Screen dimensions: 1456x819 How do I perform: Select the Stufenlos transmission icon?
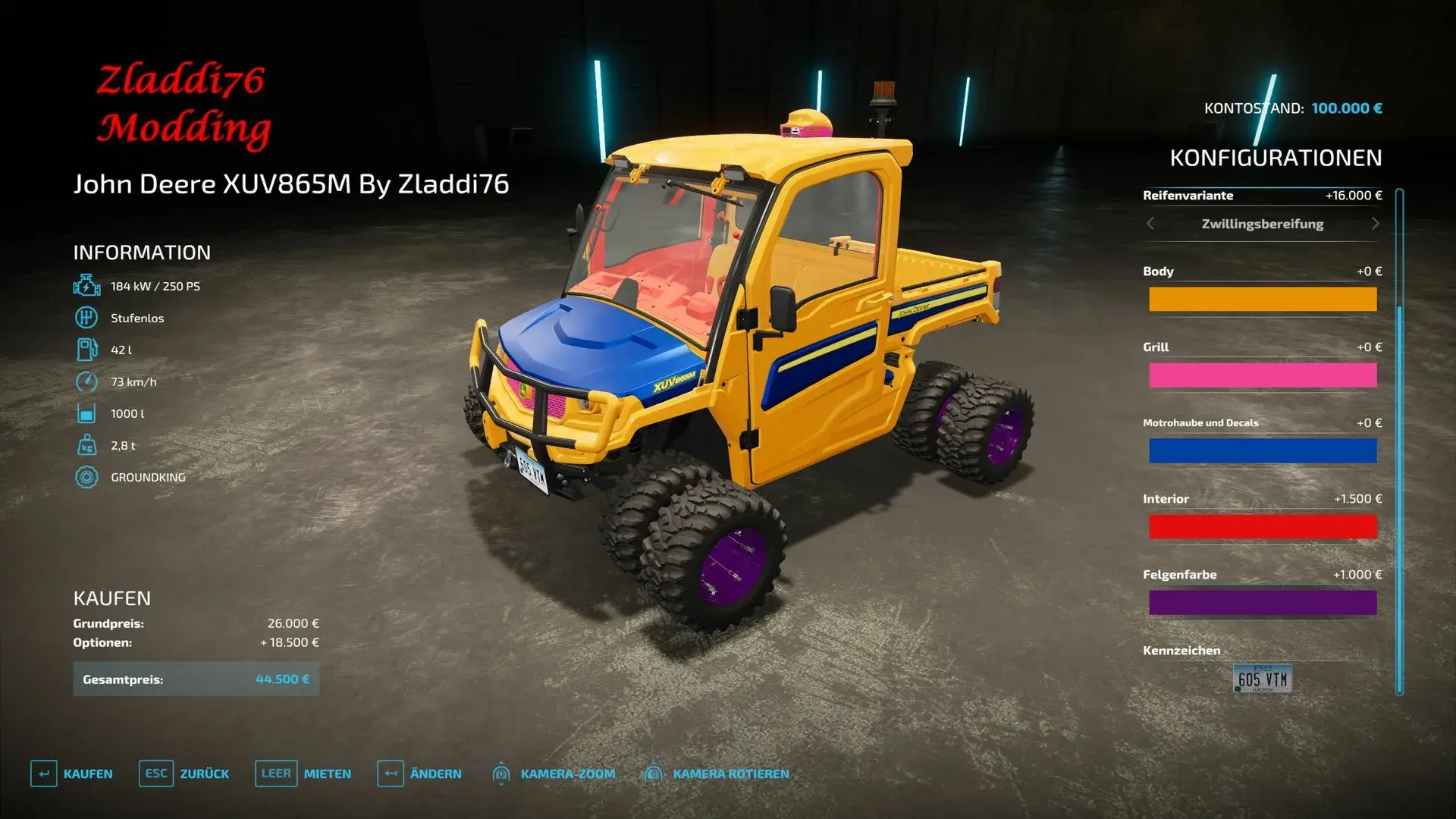pyautogui.click(x=86, y=318)
